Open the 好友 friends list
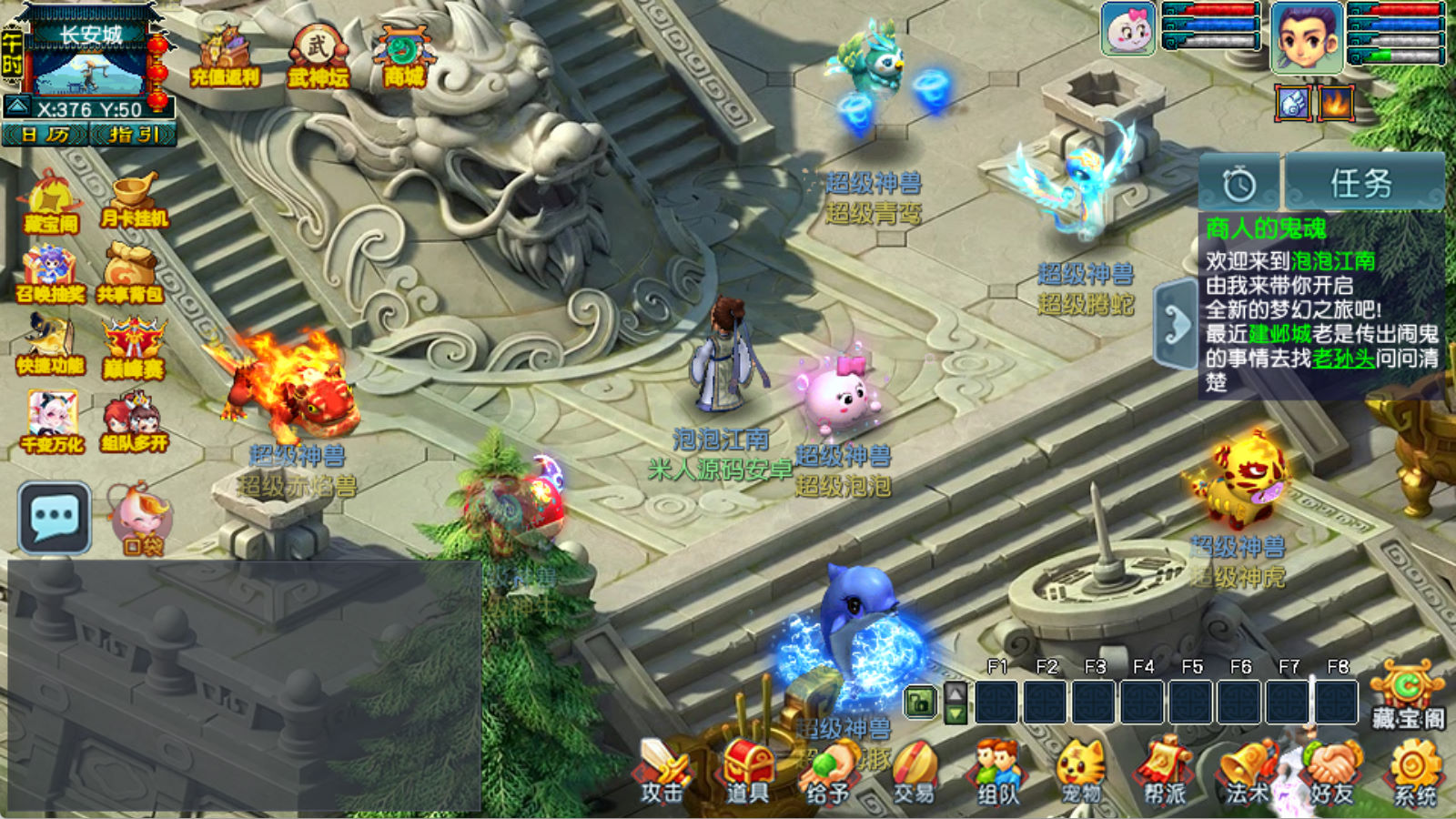Image resolution: width=1456 pixels, height=819 pixels. tap(1332, 772)
